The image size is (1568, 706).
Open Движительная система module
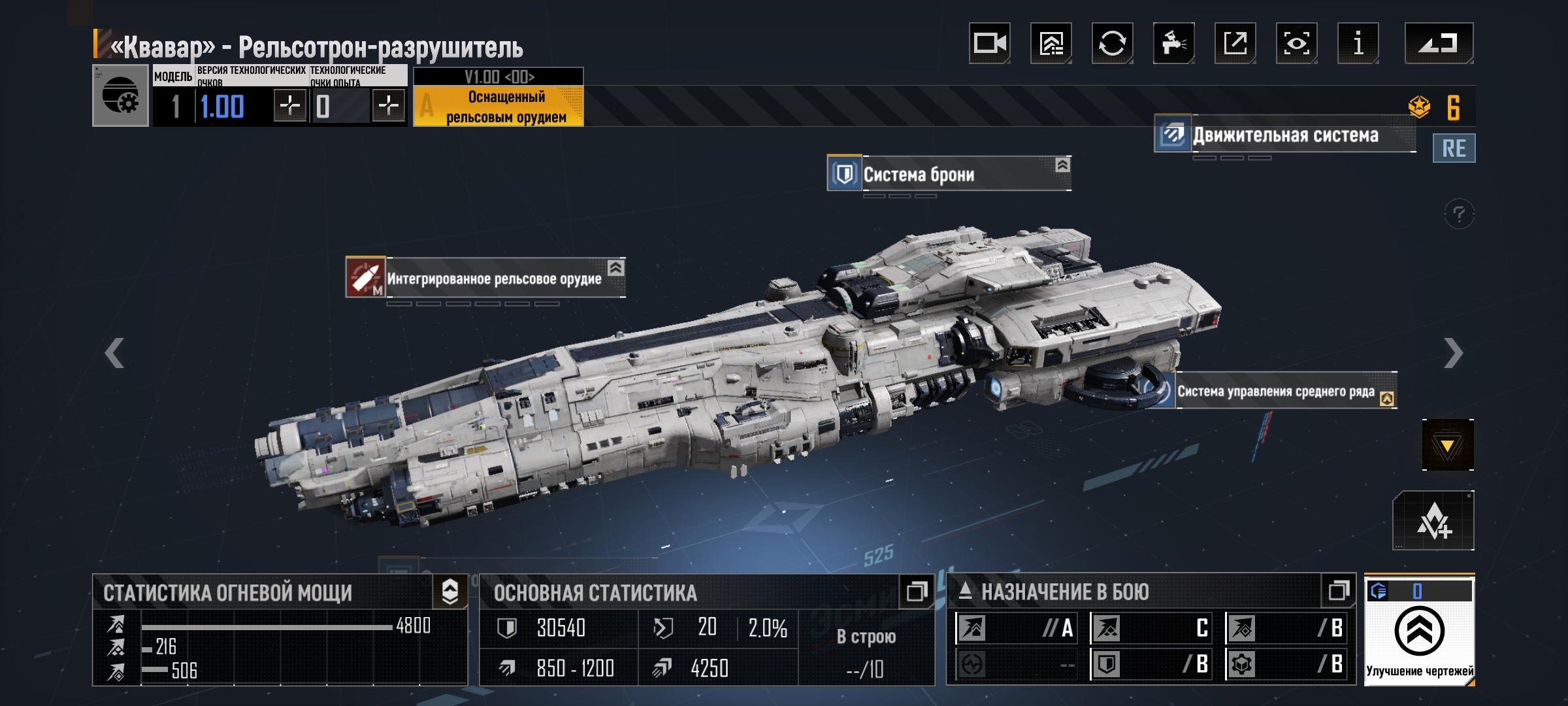[x=1284, y=135]
